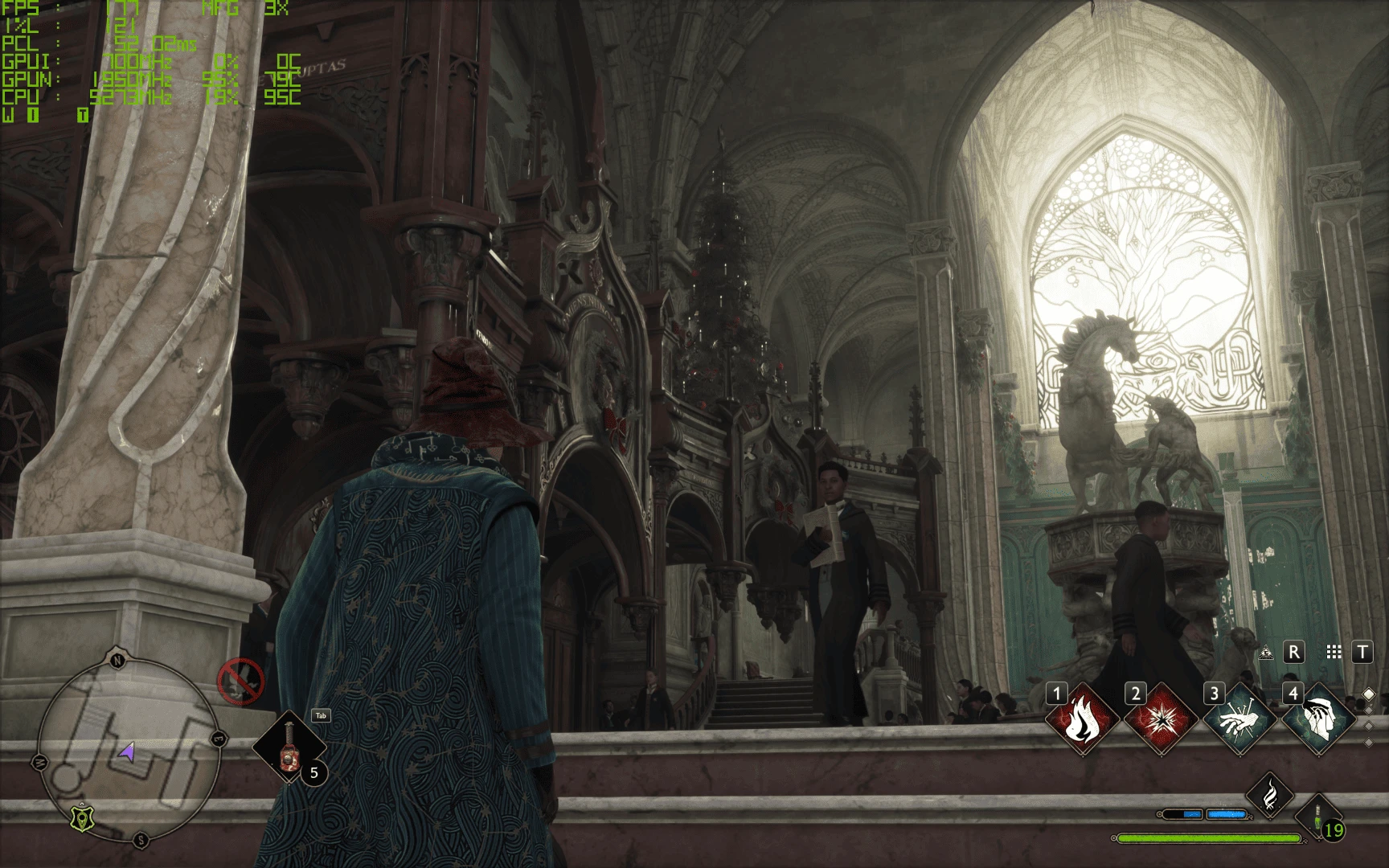Select the top highlighted spell set diamond
1389x868 pixels.
point(1369,694)
